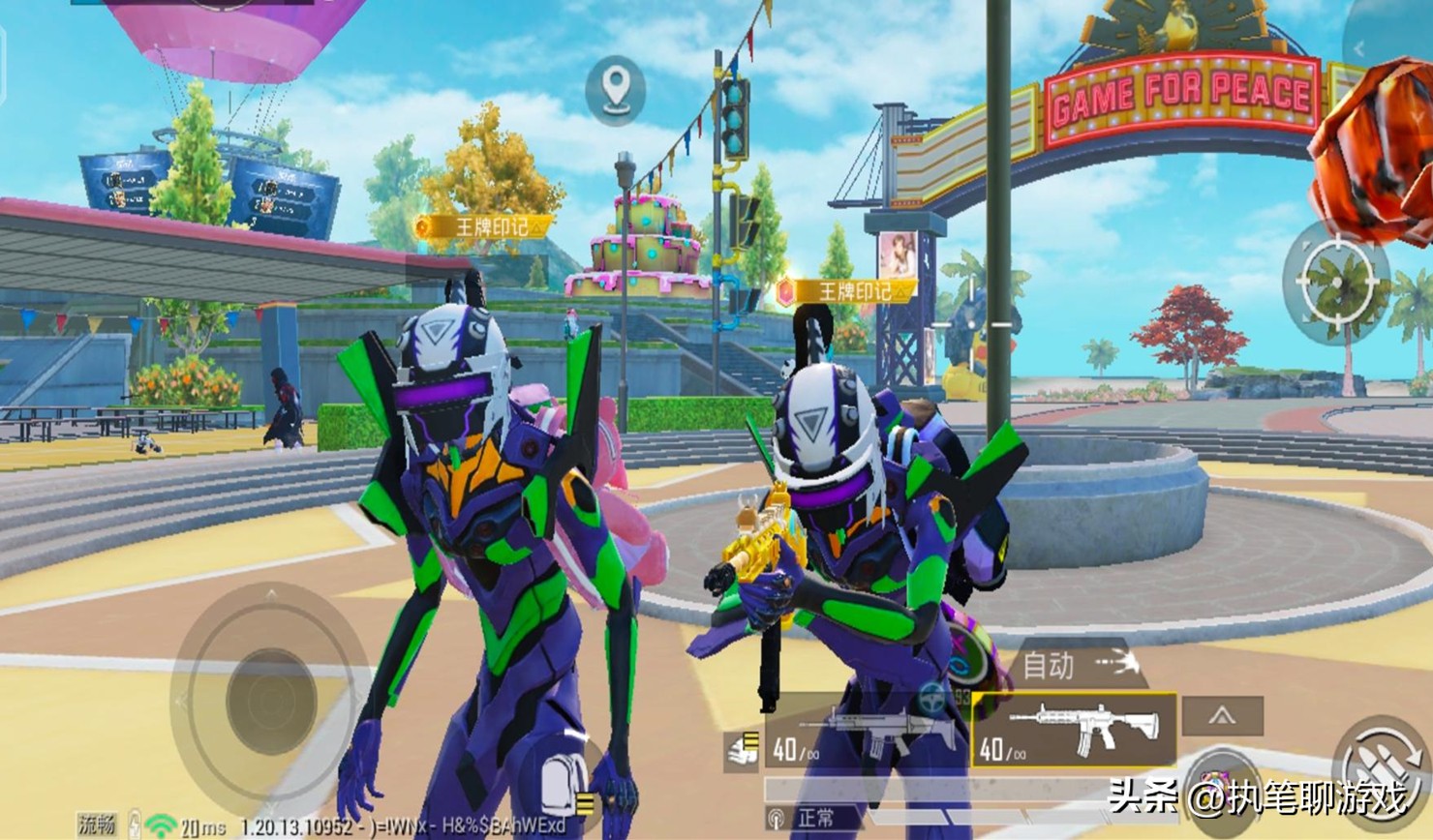Tap the top-right left-arrow collapse button
Viewport: 1433px width, 840px height.
click(1359, 46)
